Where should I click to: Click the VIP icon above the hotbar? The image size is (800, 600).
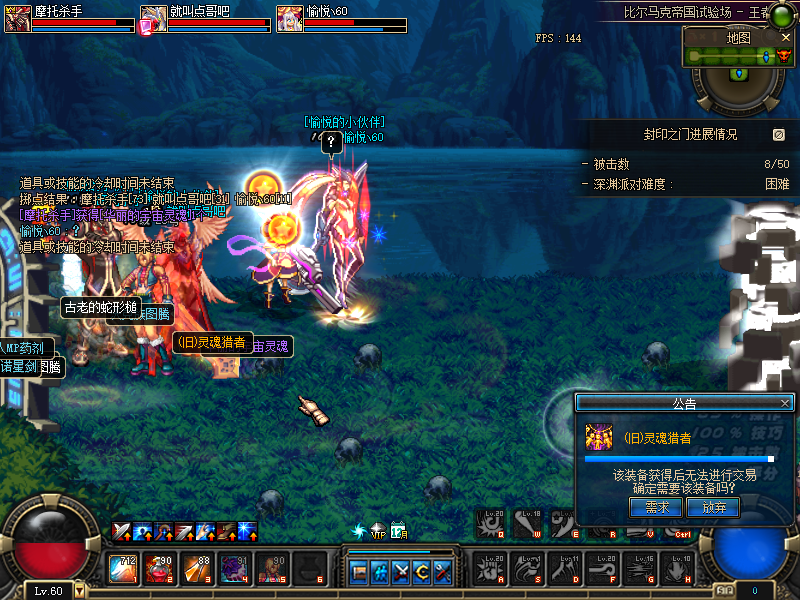pos(377,530)
